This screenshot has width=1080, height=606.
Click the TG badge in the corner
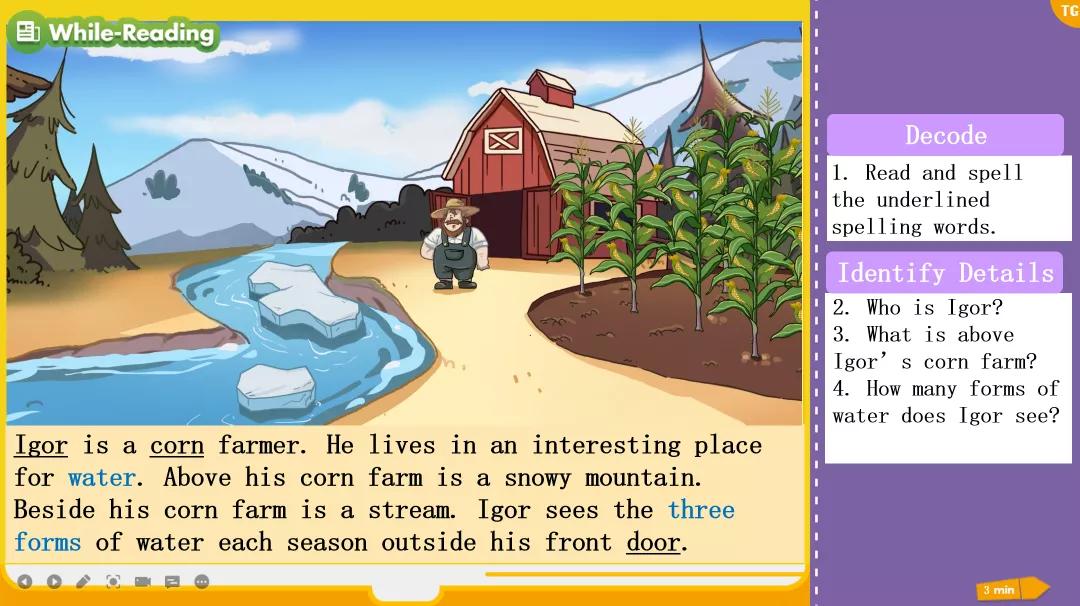point(1067,11)
